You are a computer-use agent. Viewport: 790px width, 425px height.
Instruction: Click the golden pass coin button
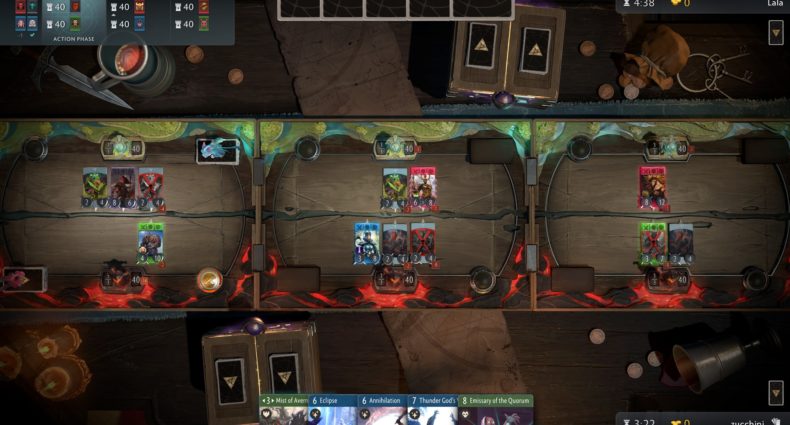[209, 279]
